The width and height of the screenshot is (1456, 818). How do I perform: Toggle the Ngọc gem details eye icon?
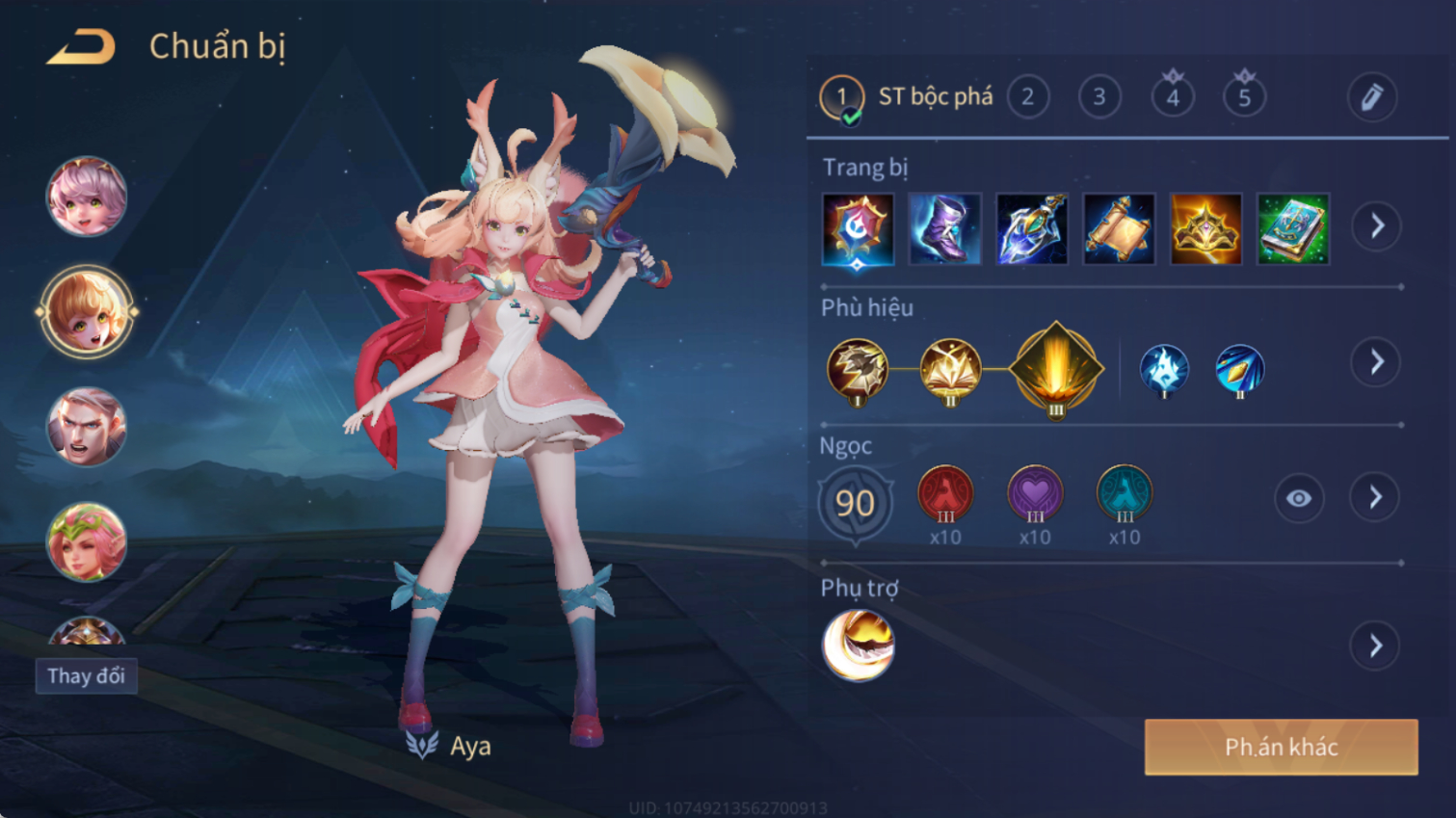1298,498
